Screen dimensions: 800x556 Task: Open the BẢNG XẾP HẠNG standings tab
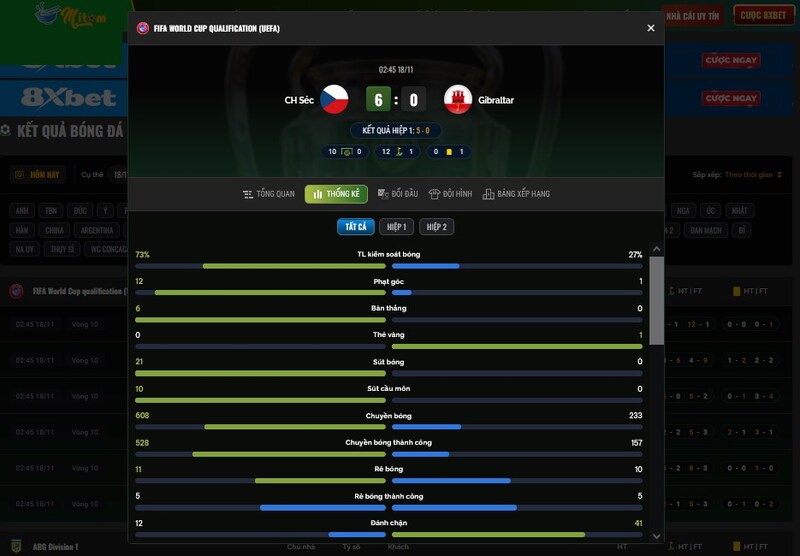(516, 194)
